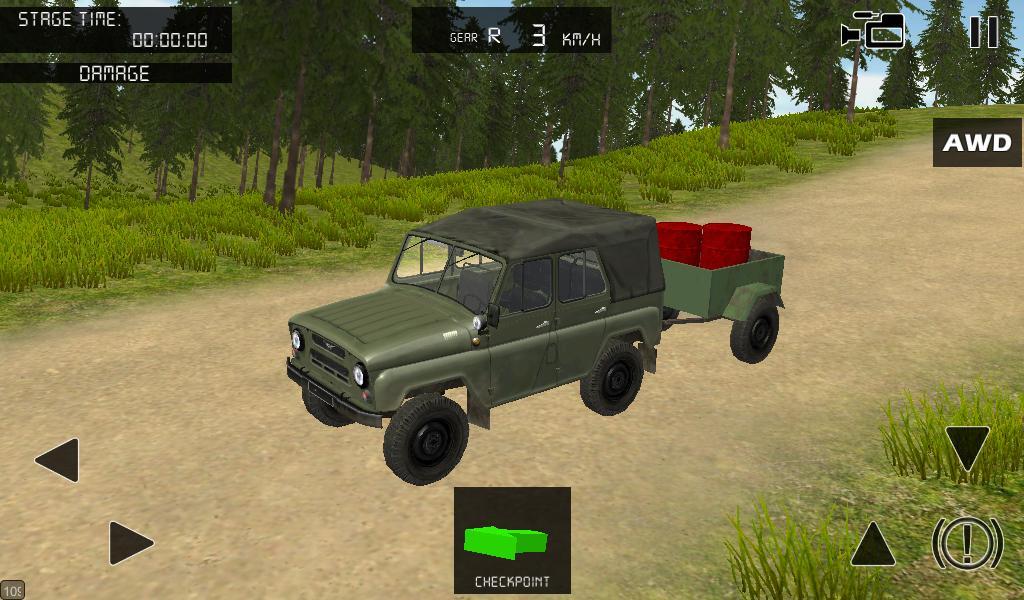Viewport: 1024px width, 600px height.
Task: Reverse with the down arrow pedal
Action: point(967,448)
